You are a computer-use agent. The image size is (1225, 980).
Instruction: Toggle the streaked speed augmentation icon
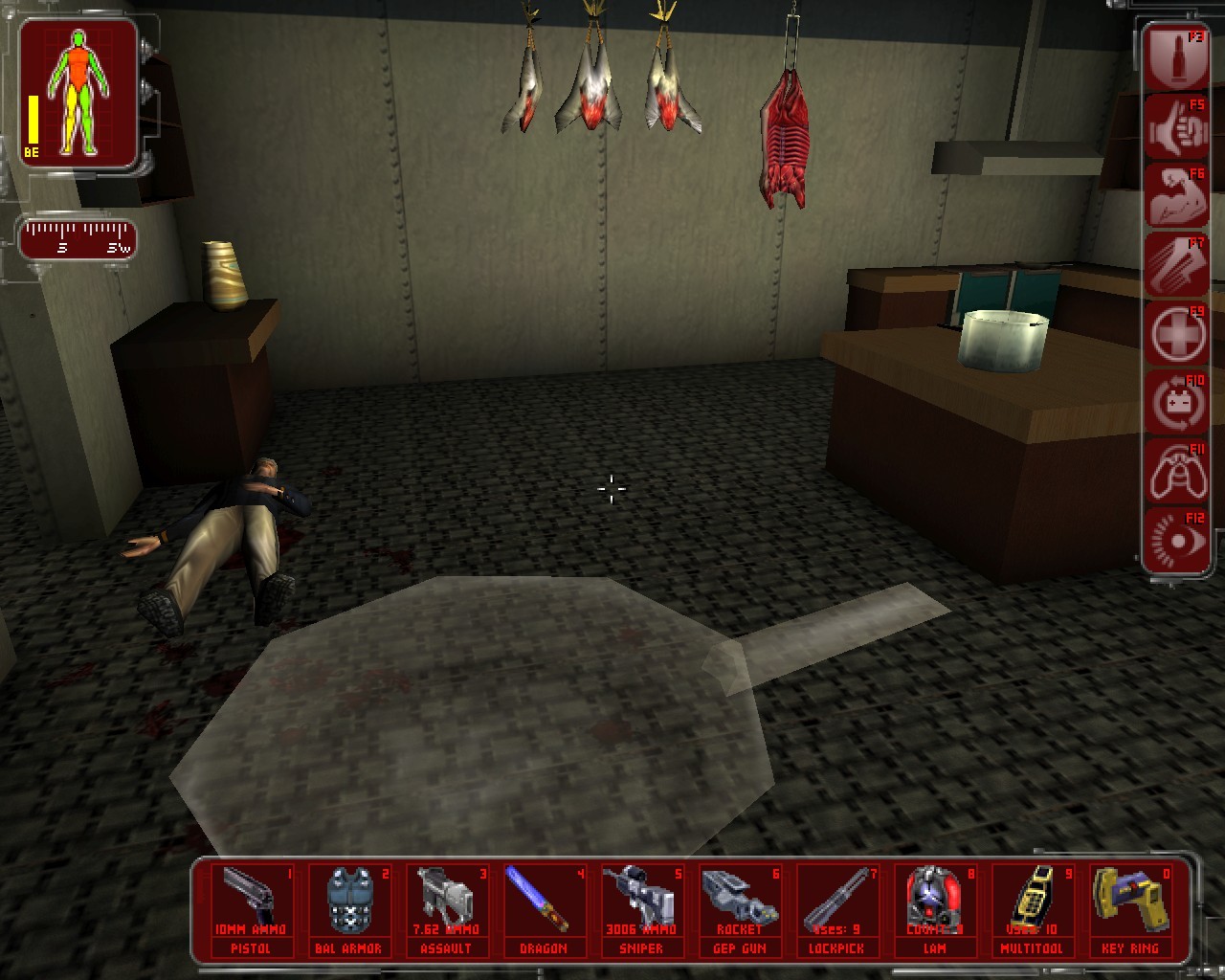pyautogui.click(x=1176, y=266)
